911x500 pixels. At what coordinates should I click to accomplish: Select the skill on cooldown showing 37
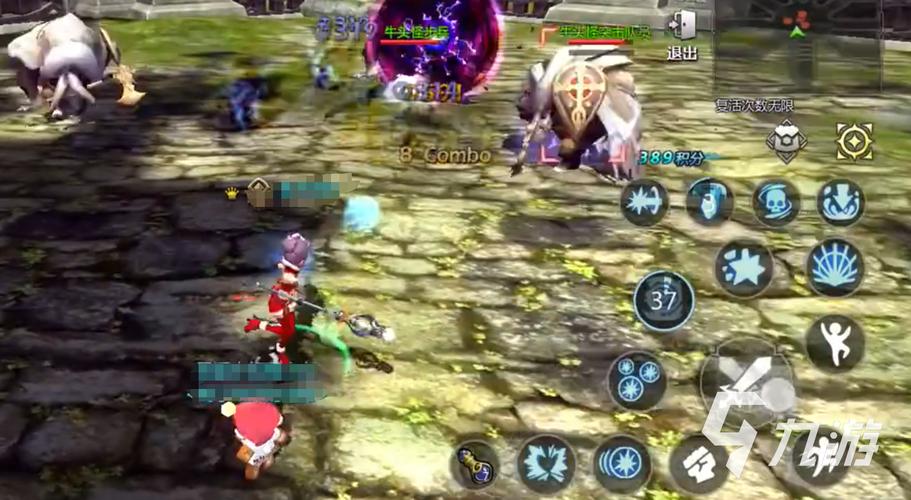[x=663, y=300]
